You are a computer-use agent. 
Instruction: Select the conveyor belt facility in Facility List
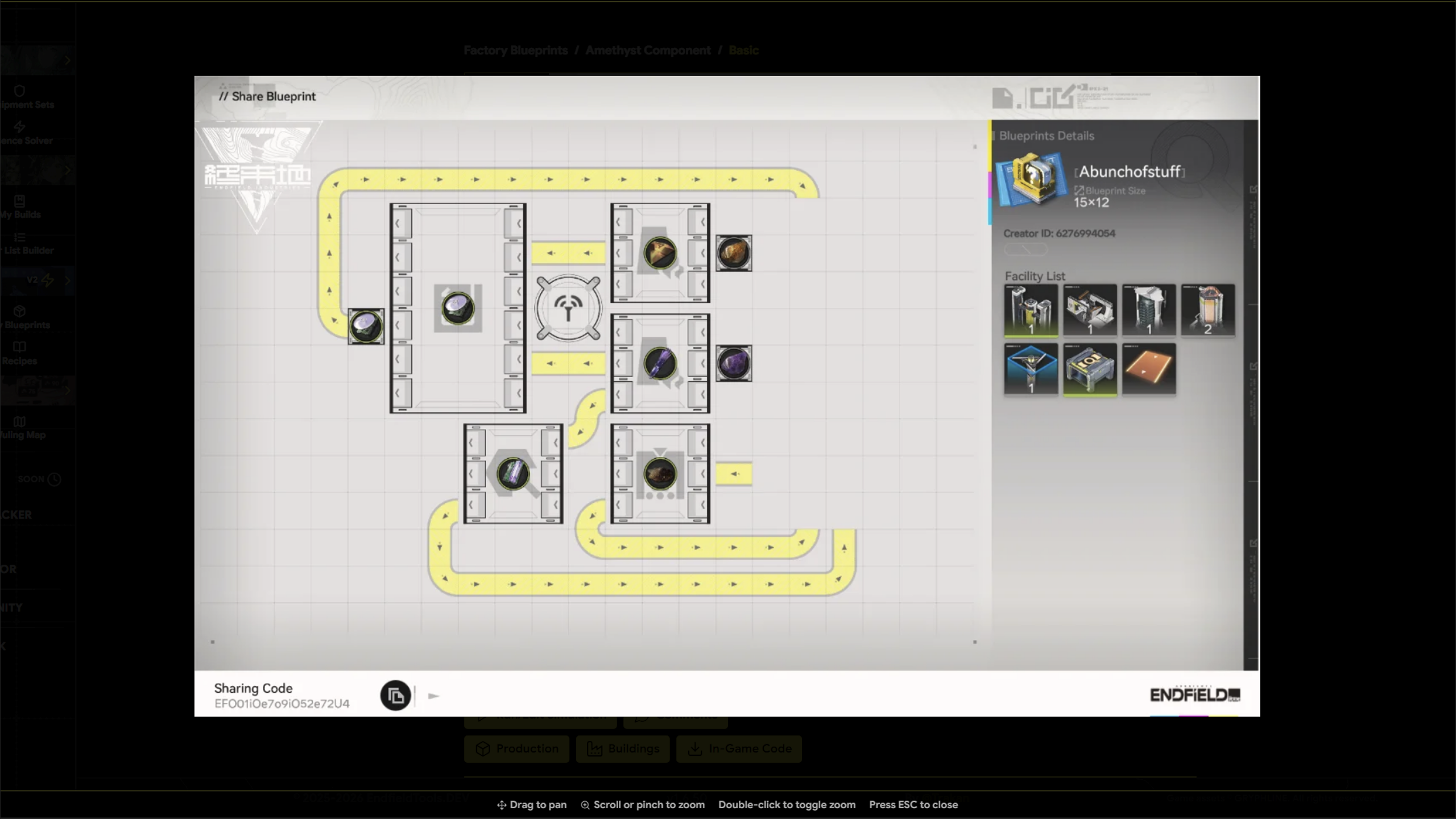click(1149, 369)
